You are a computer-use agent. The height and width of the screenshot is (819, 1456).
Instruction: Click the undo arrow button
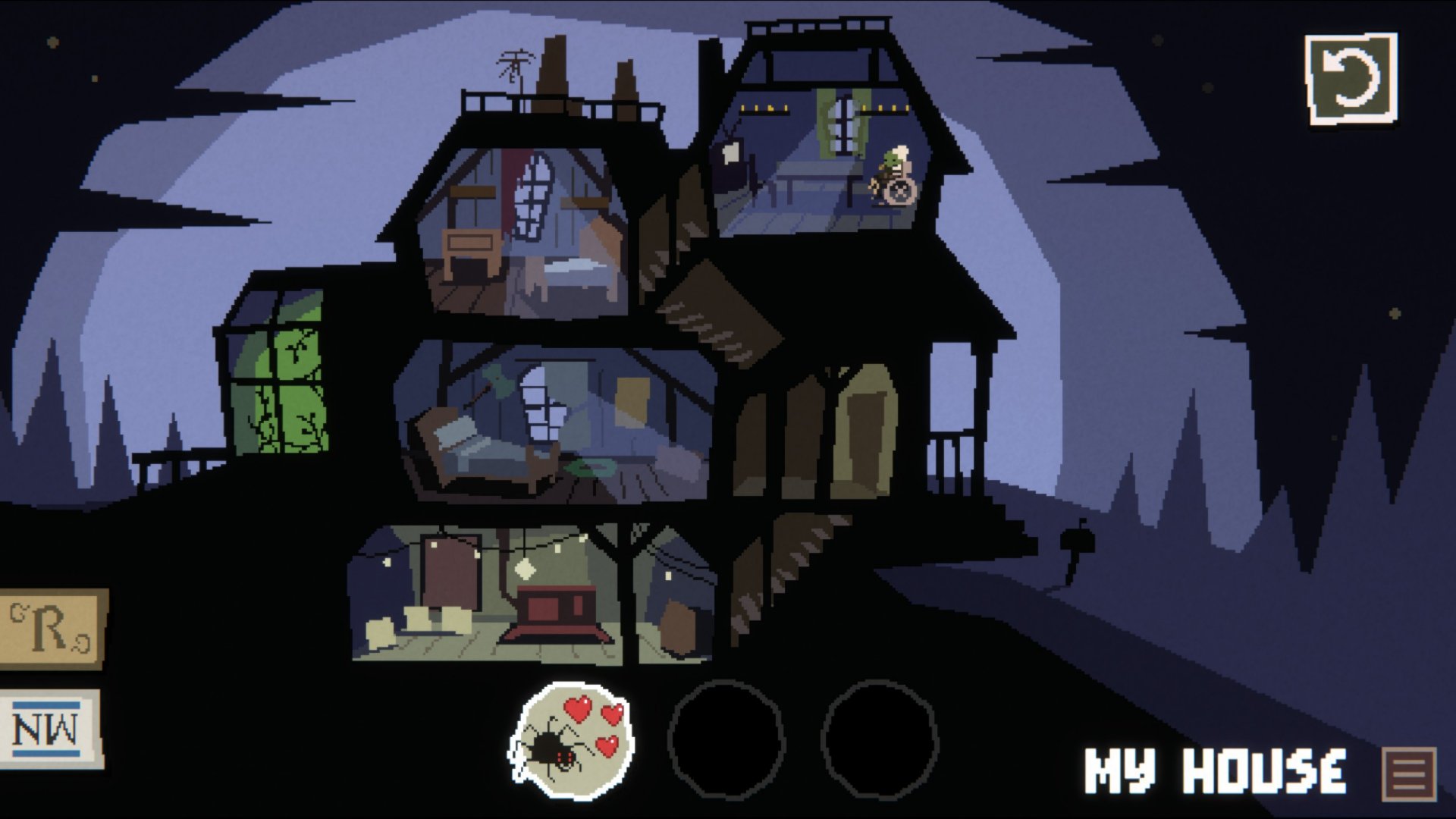tap(1351, 79)
